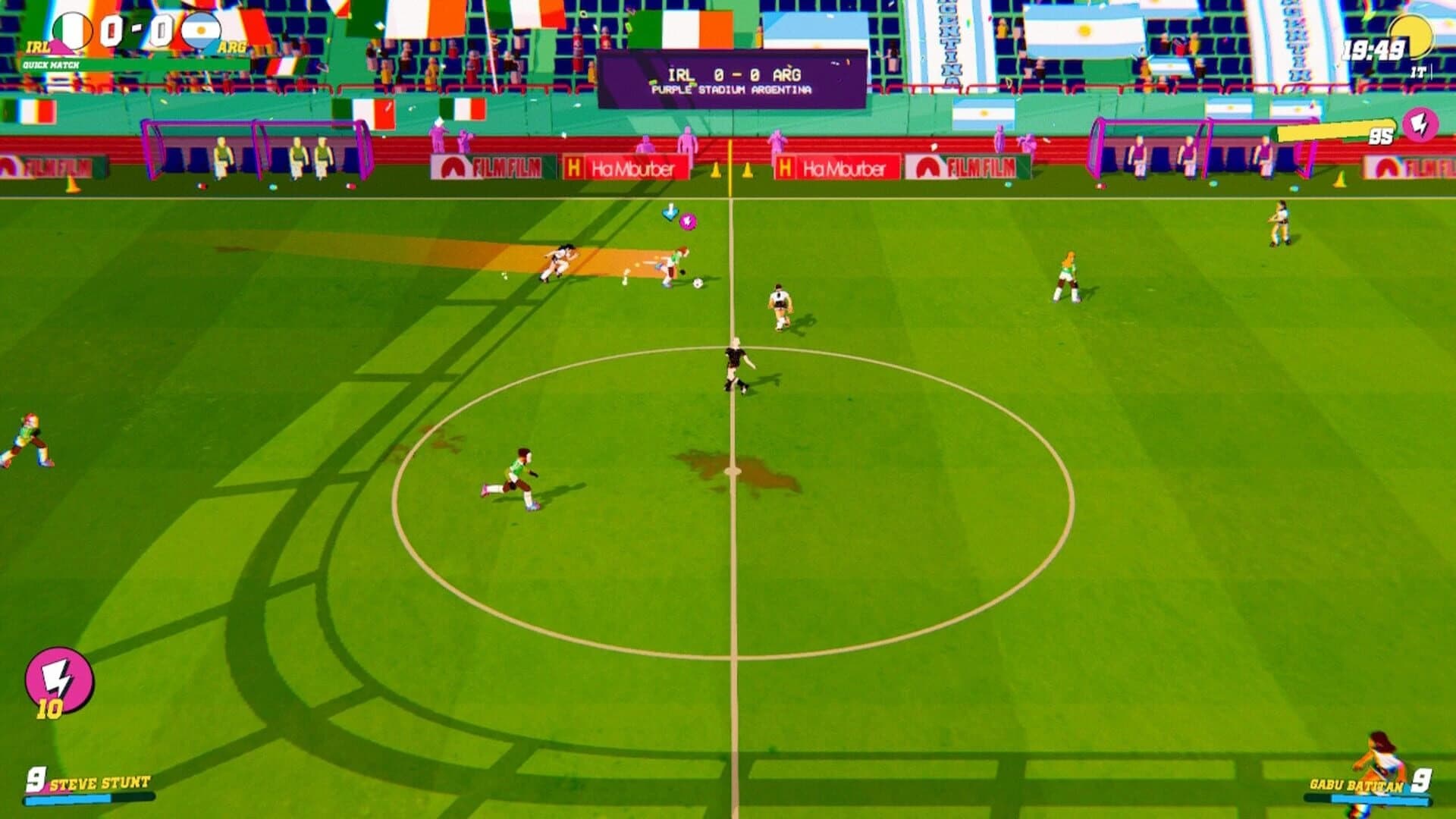Expand the score panel showing 0 - 0
1456x819 pixels.
136,30
